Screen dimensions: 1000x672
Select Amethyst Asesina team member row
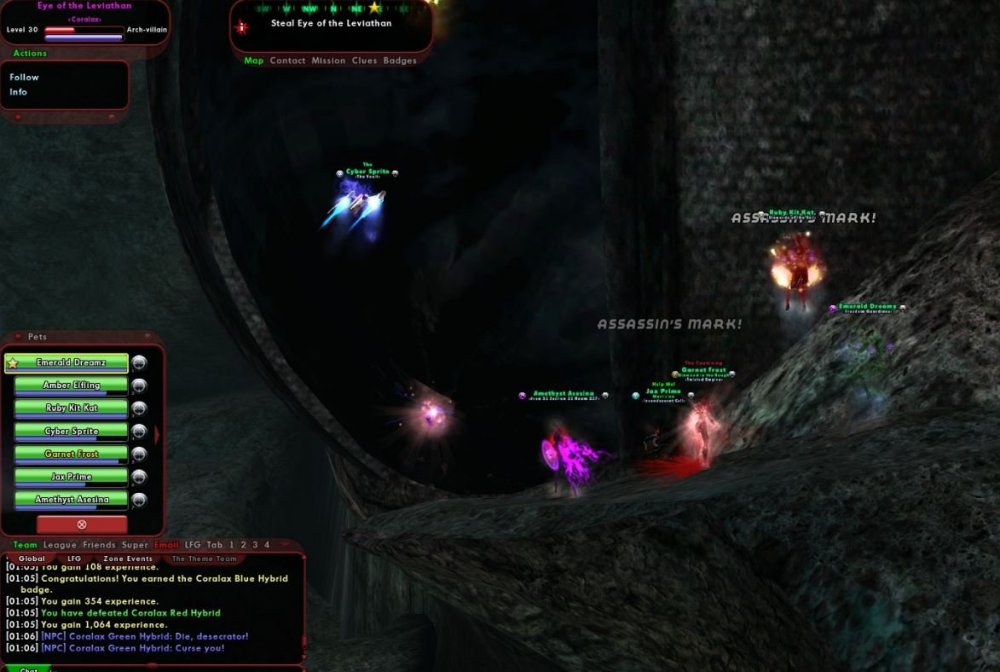[70, 500]
